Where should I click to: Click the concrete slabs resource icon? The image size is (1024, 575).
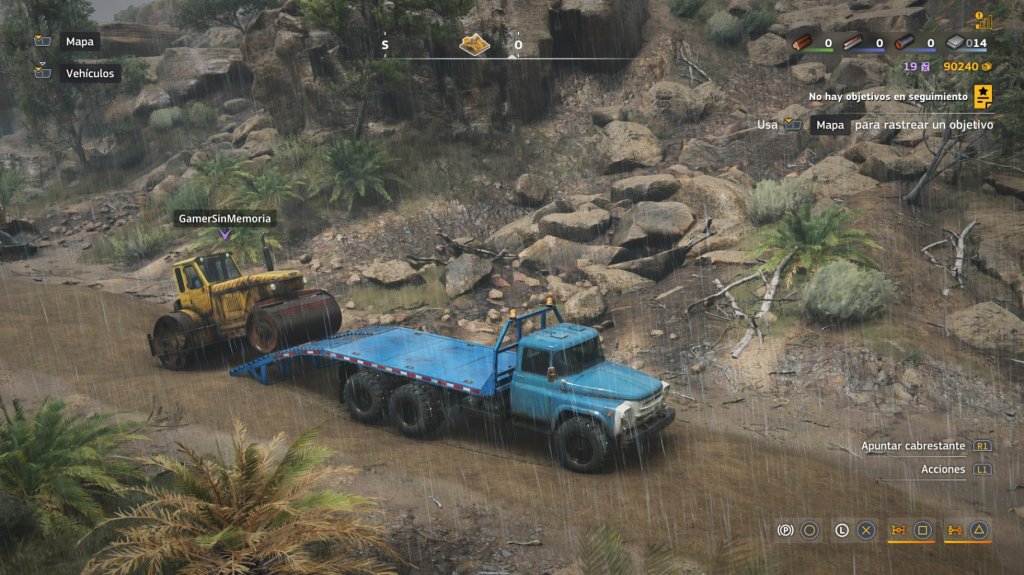tap(955, 43)
